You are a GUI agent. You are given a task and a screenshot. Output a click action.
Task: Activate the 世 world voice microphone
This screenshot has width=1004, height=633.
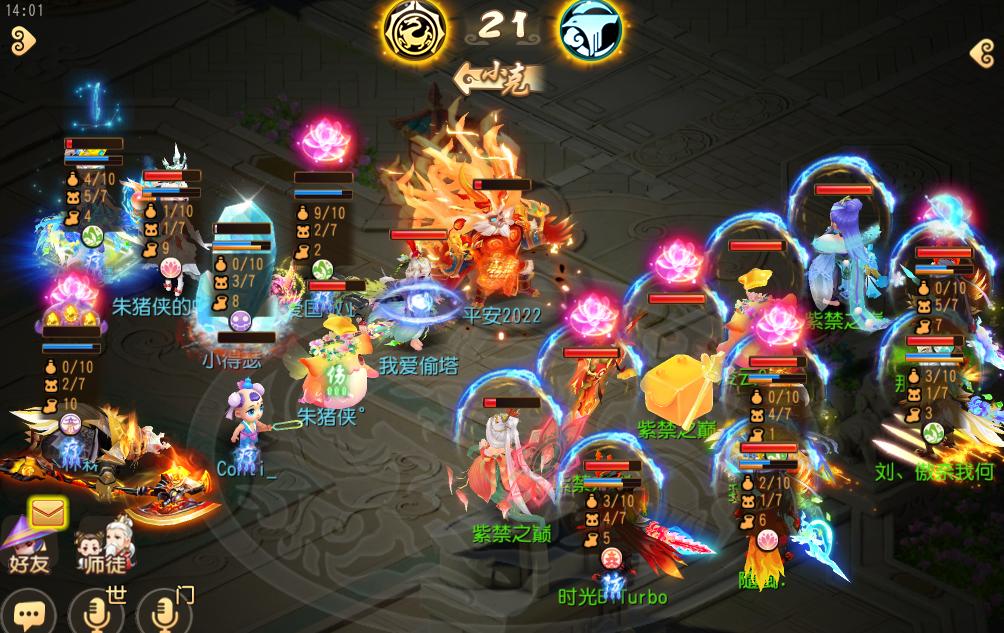click(97, 611)
